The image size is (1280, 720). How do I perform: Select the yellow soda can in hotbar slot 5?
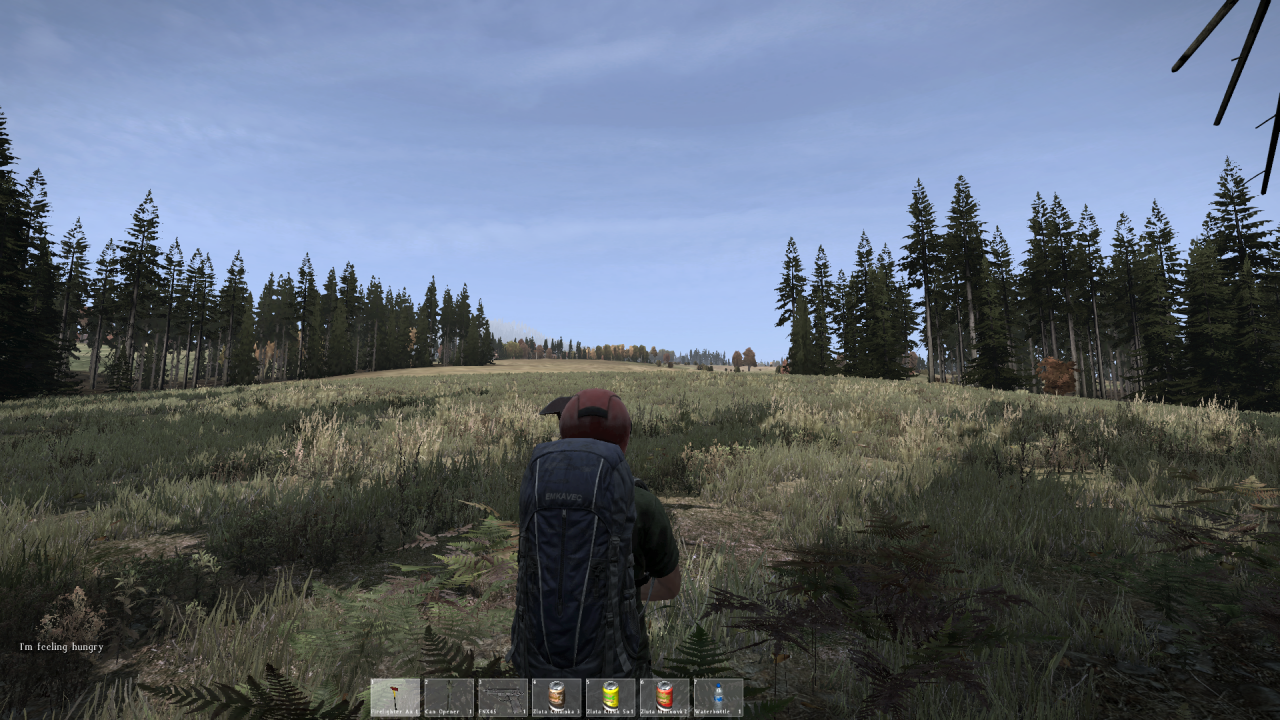[x=609, y=693]
